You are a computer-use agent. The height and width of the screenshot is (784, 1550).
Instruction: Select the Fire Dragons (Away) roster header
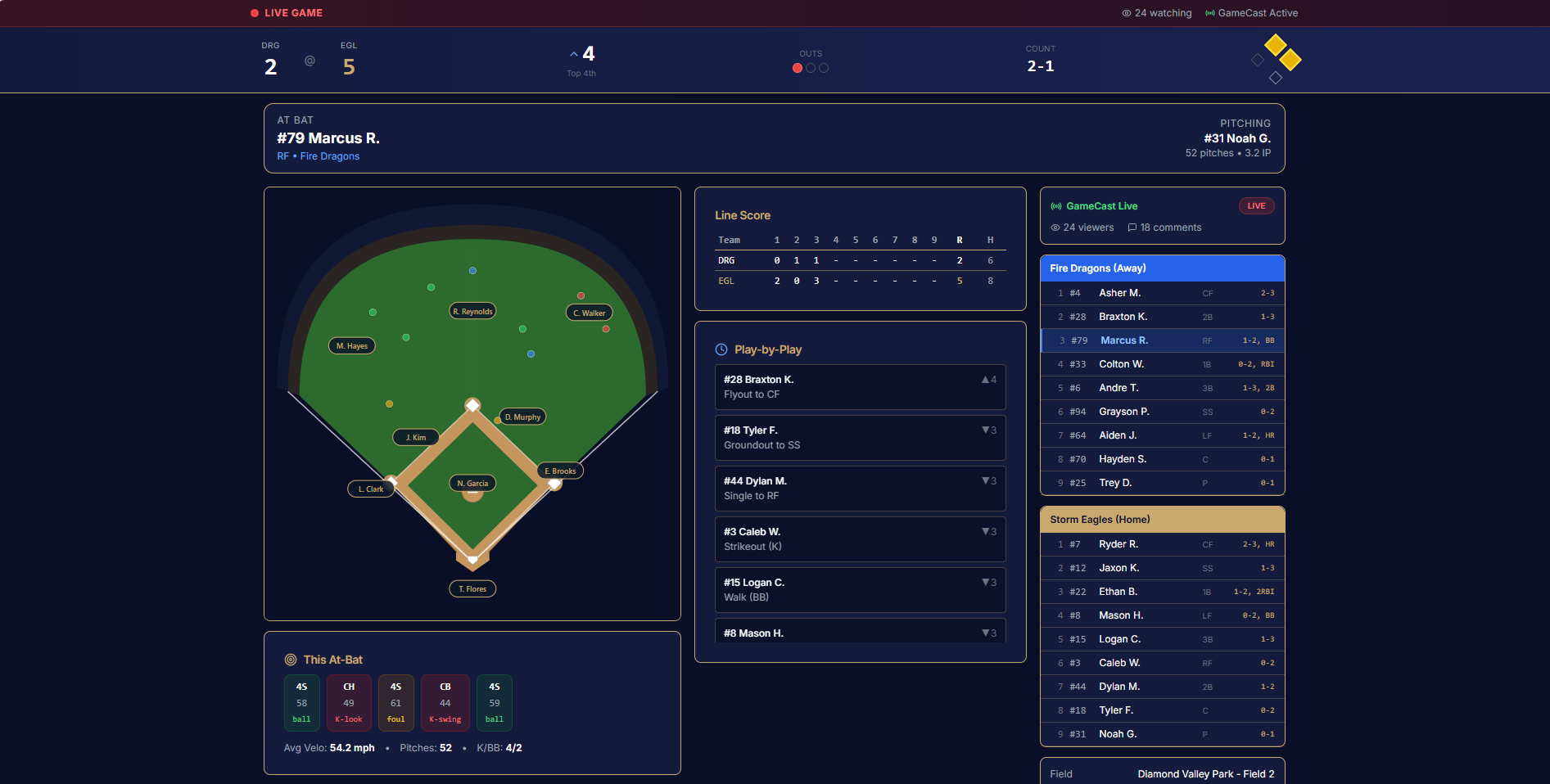[1162, 268]
